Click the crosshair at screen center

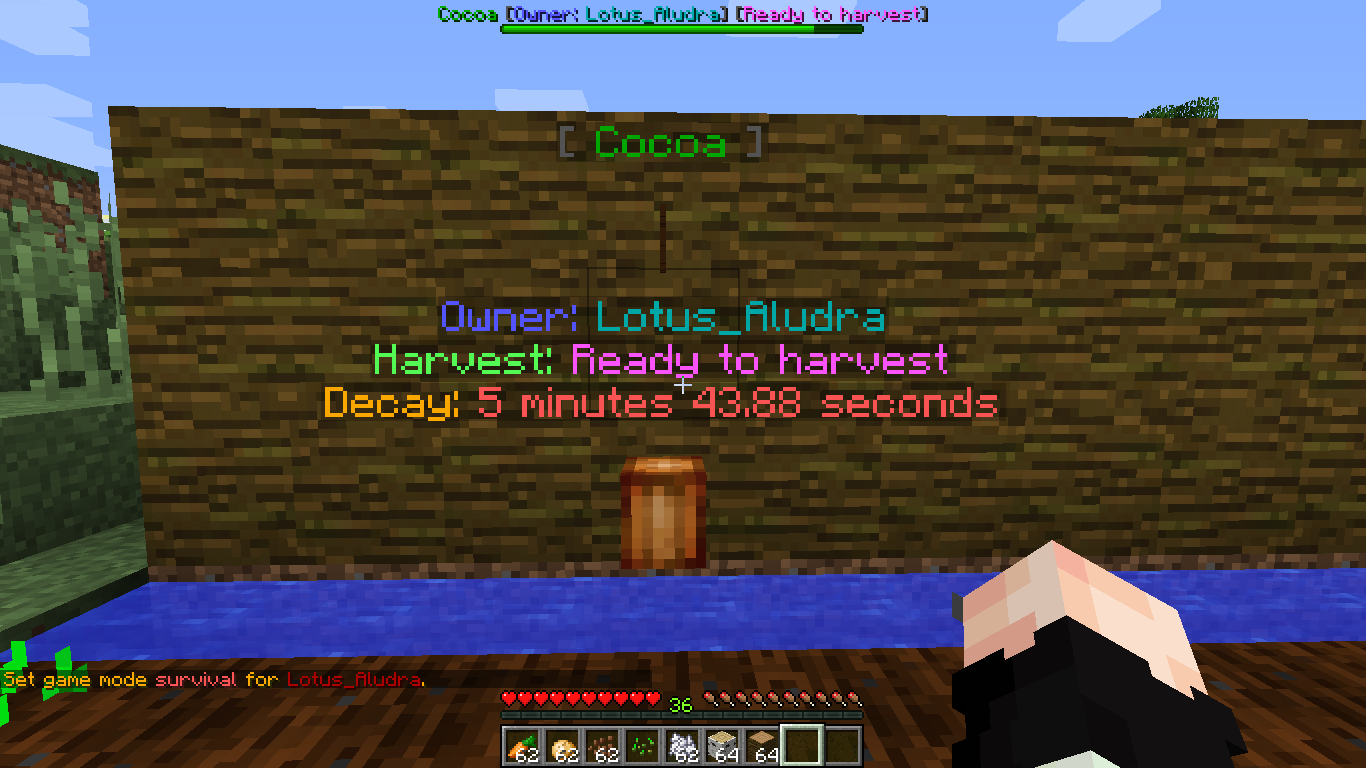pyautogui.click(x=683, y=384)
